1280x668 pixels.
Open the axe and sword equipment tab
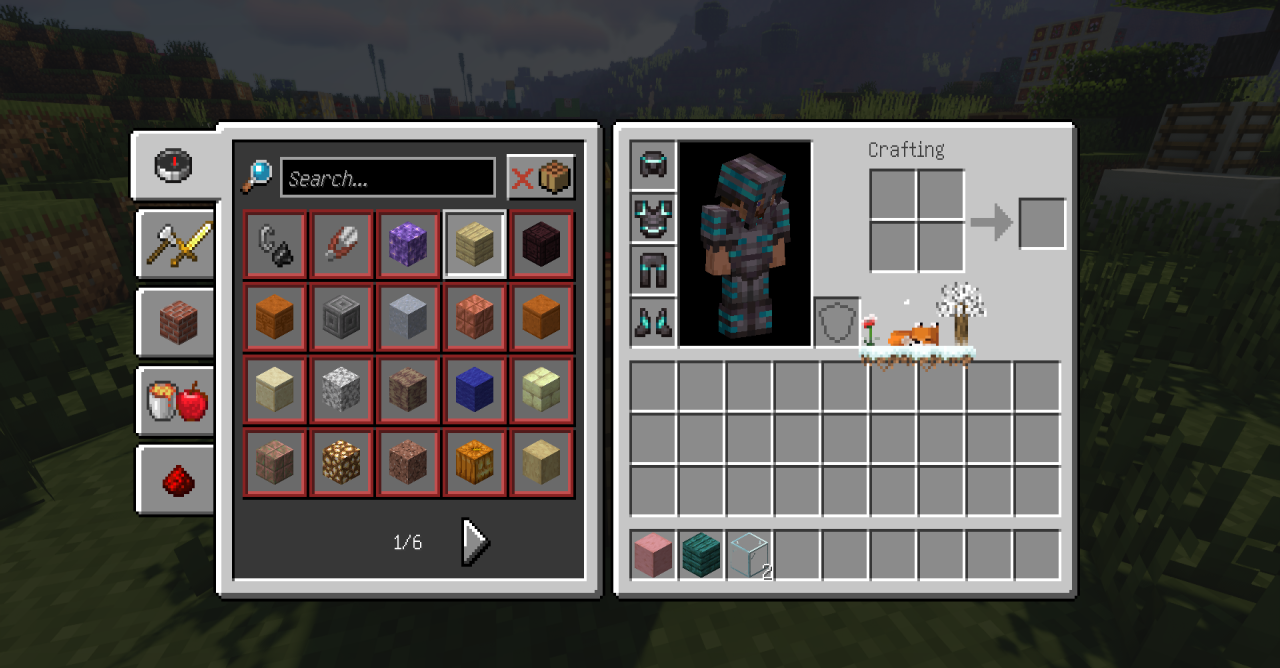pyautogui.click(x=175, y=243)
